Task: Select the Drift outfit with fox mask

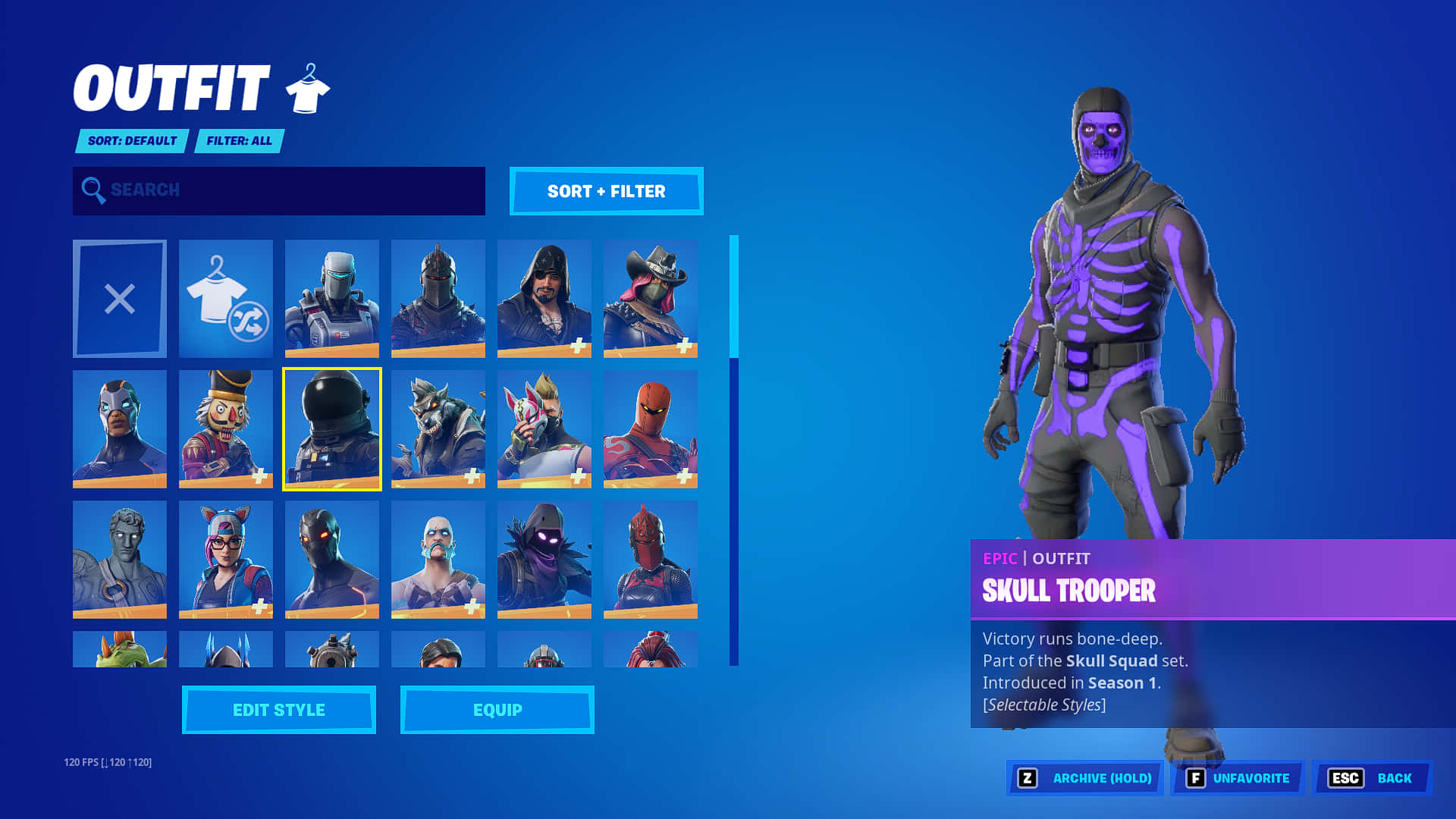Action: (x=544, y=429)
